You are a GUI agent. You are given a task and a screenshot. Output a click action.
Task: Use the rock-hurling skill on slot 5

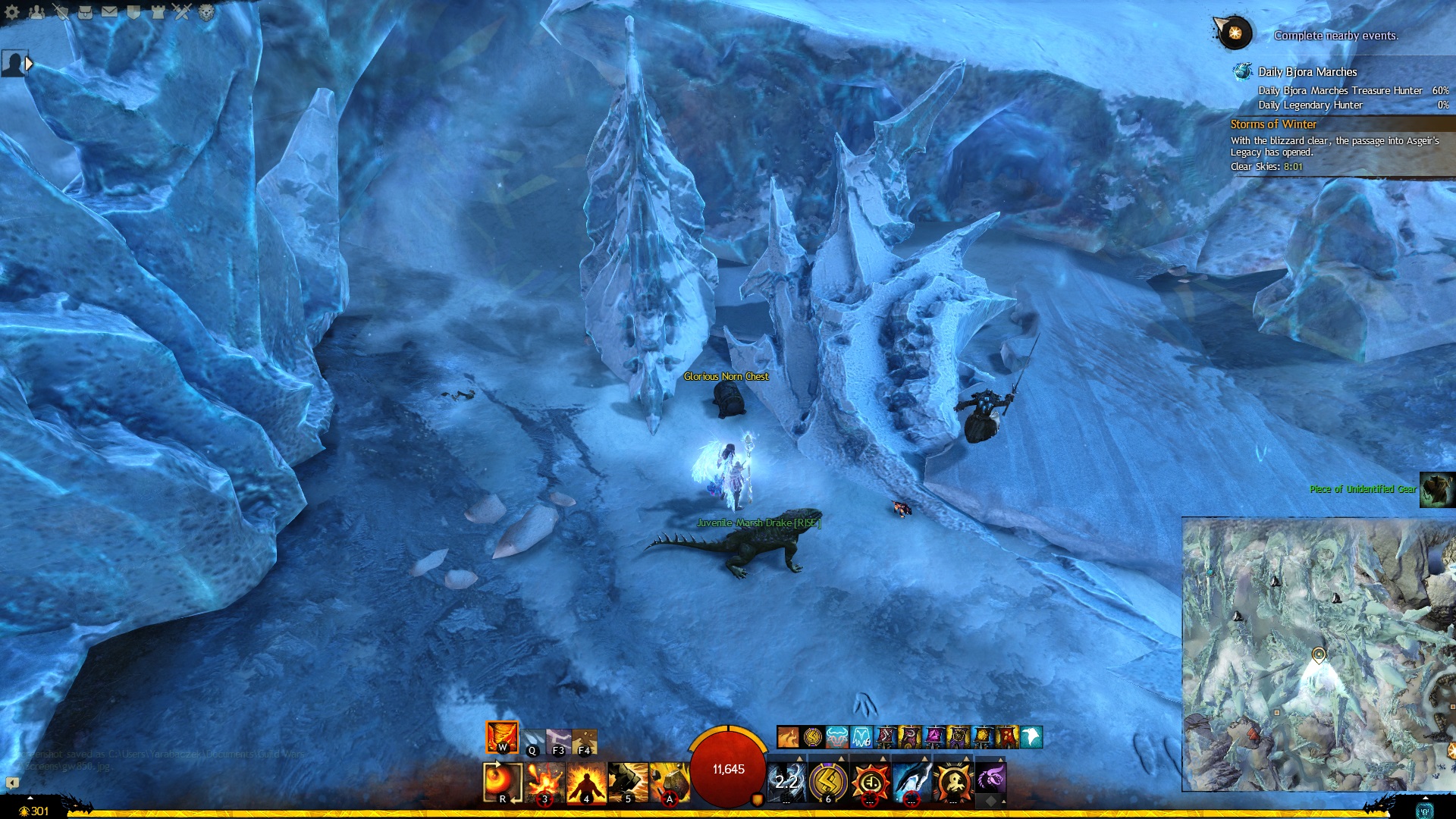(628, 782)
